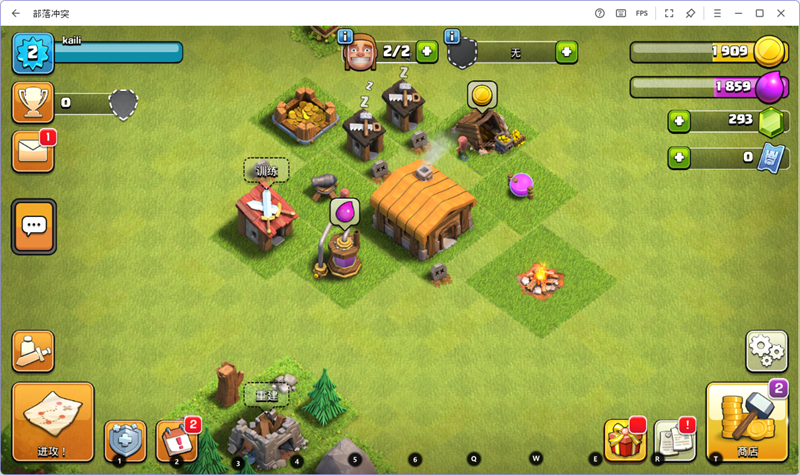Open the chat speech bubble panel
Viewport: 800px width, 475px height.
point(34,226)
